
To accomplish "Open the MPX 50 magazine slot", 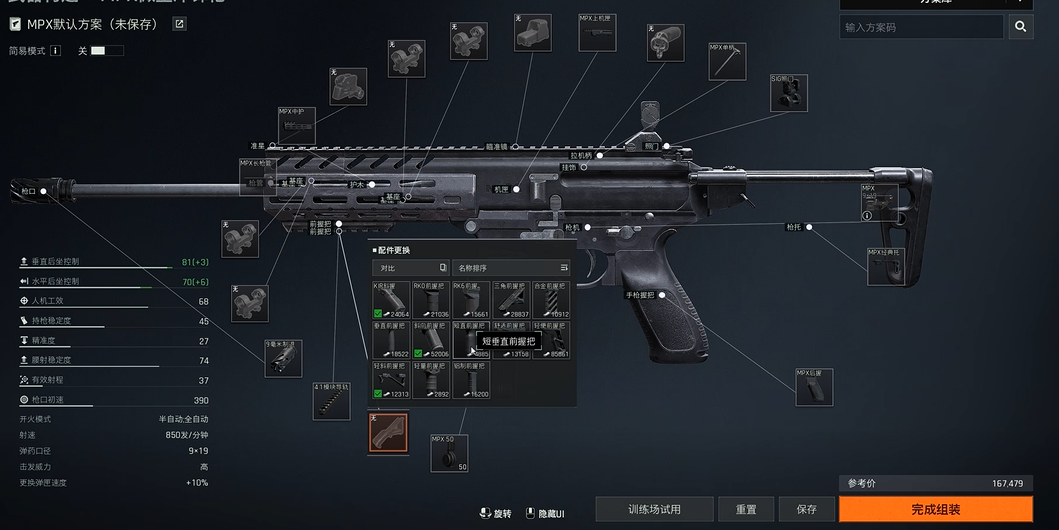I will 449,452.
